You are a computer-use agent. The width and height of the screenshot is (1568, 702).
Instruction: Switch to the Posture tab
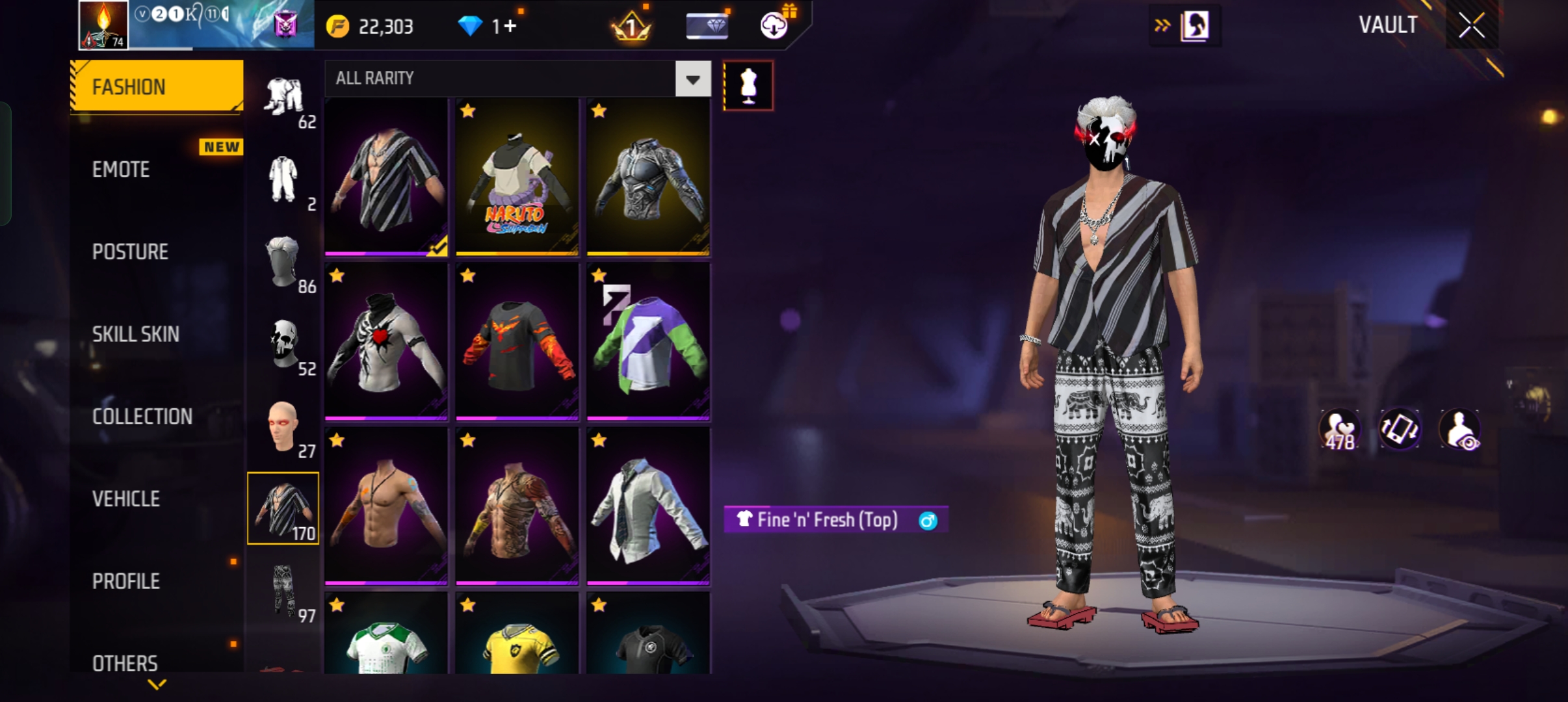[130, 252]
